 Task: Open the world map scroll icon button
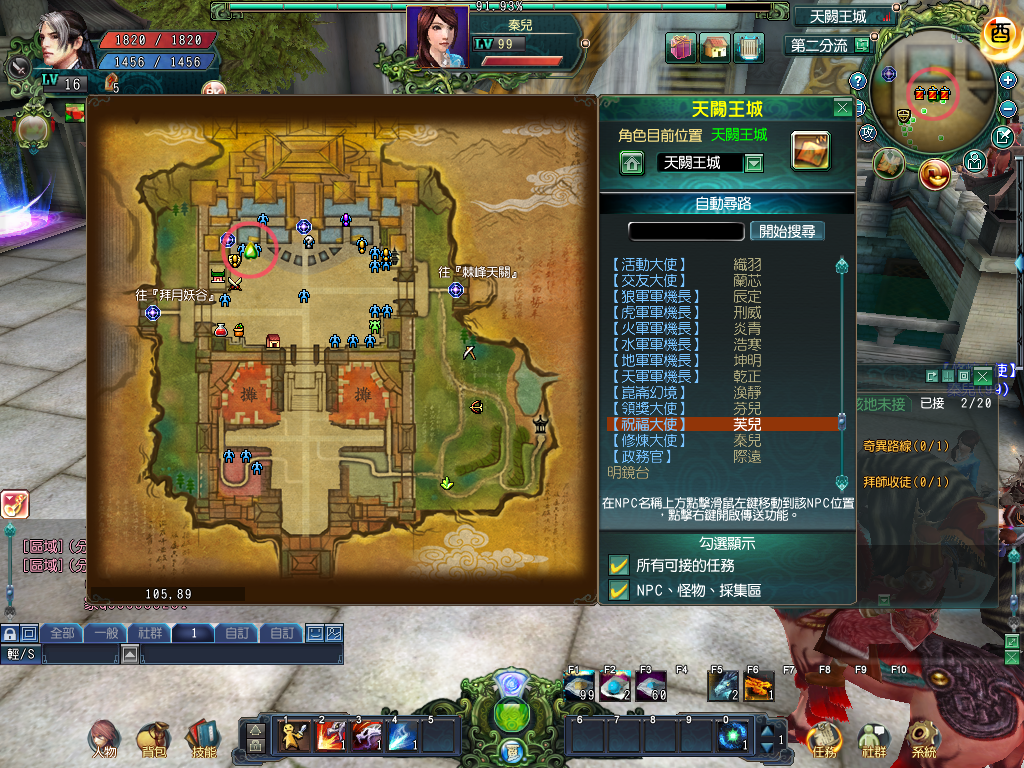811,150
